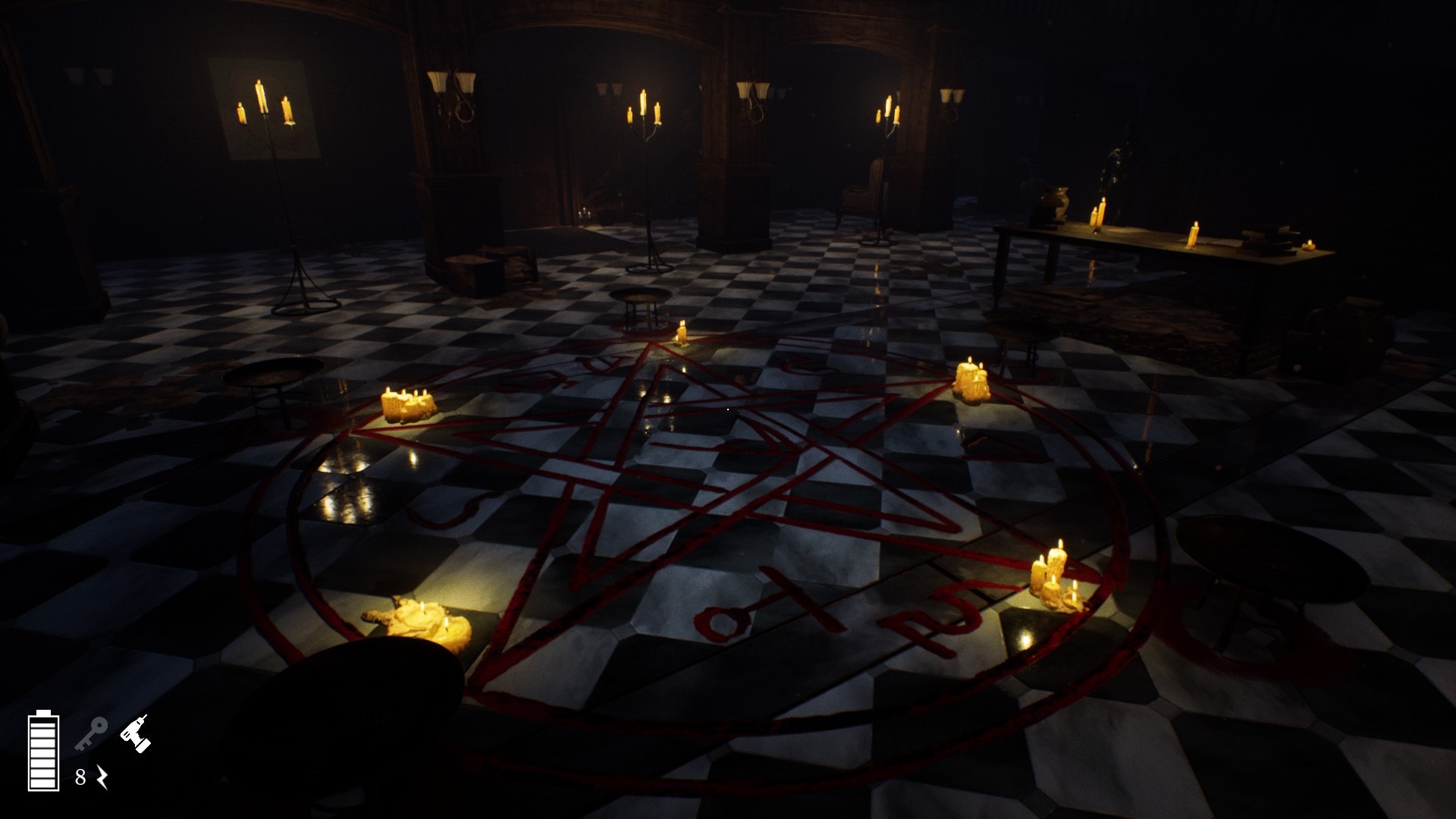Select the greyed-out key item icon
This screenshot has height=819, width=1456.
tap(91, 733)
